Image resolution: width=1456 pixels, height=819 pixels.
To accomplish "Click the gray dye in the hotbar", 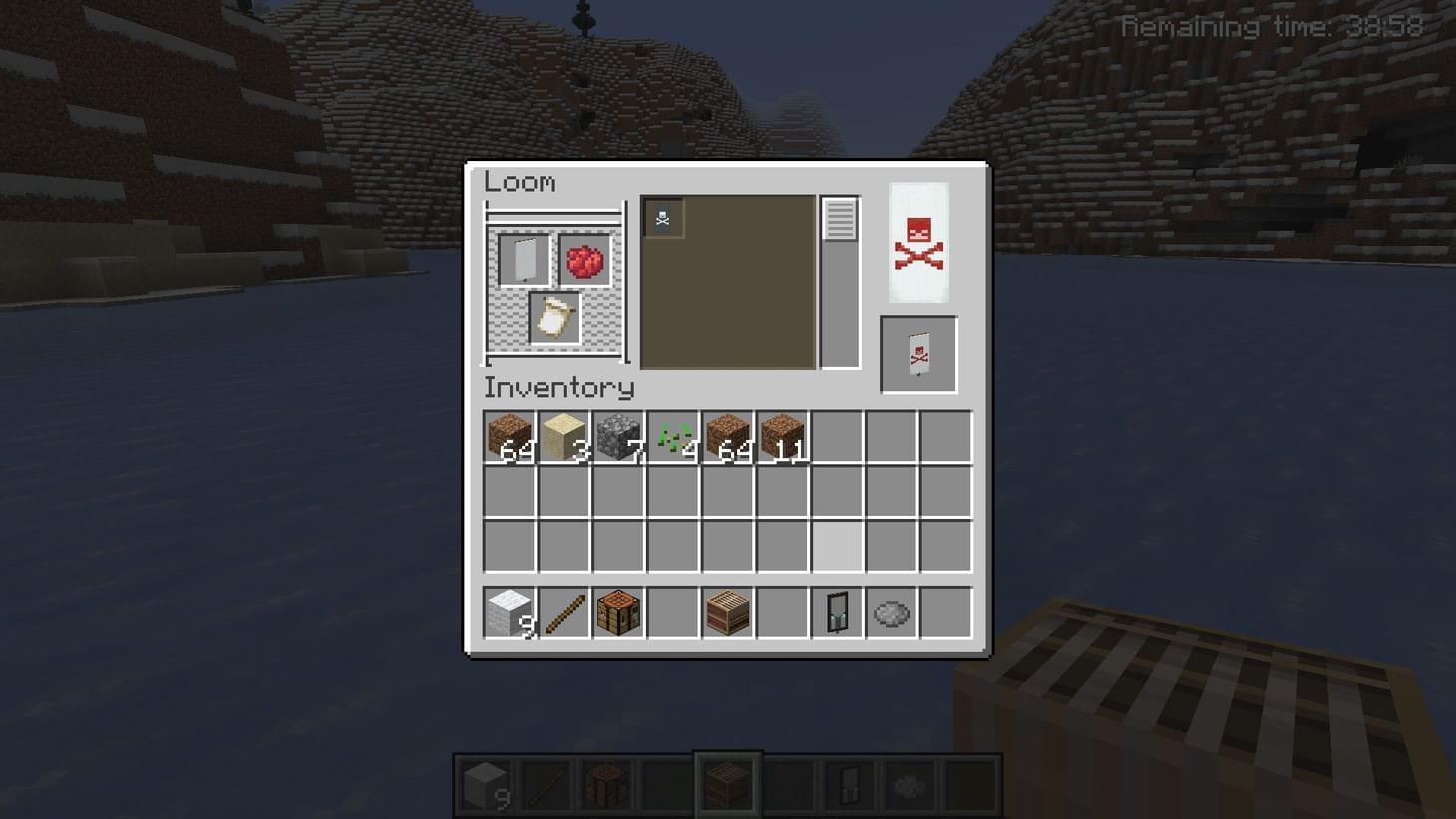I will pyautogui.click(x=891, y=612).
